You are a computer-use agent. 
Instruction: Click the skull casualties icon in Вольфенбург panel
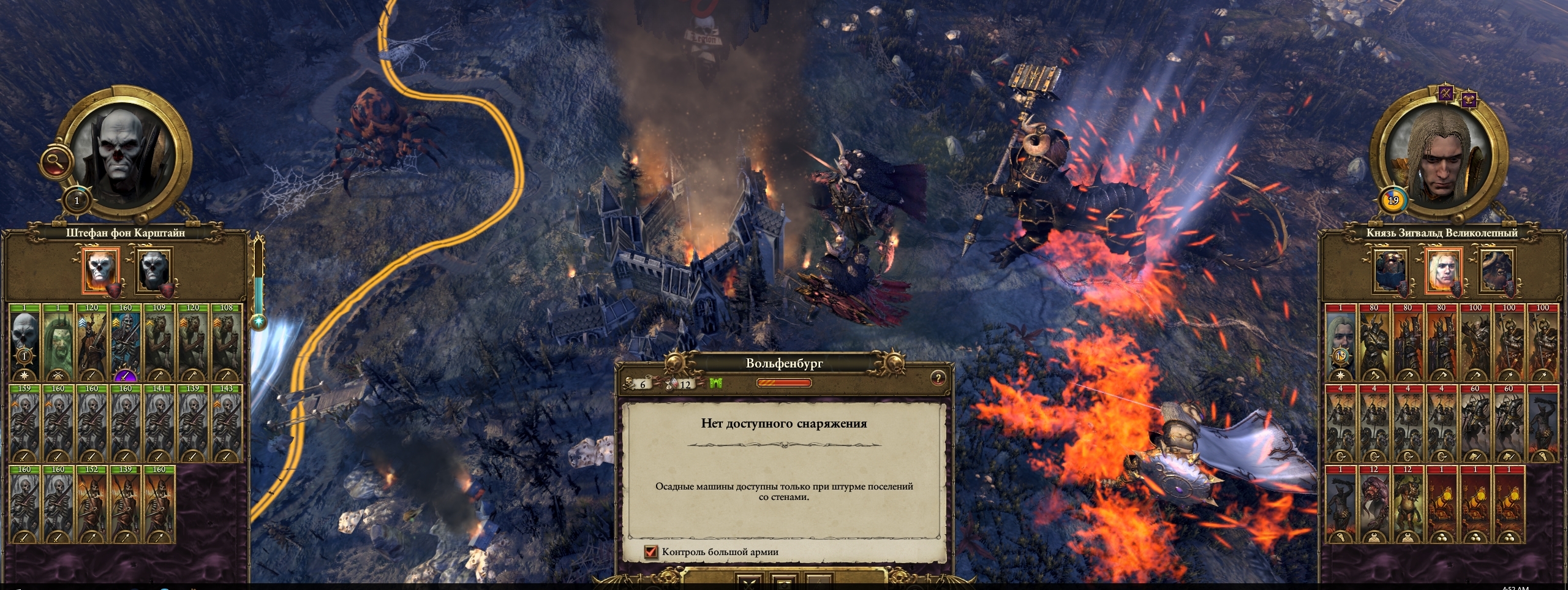click(x=628, y=384)
